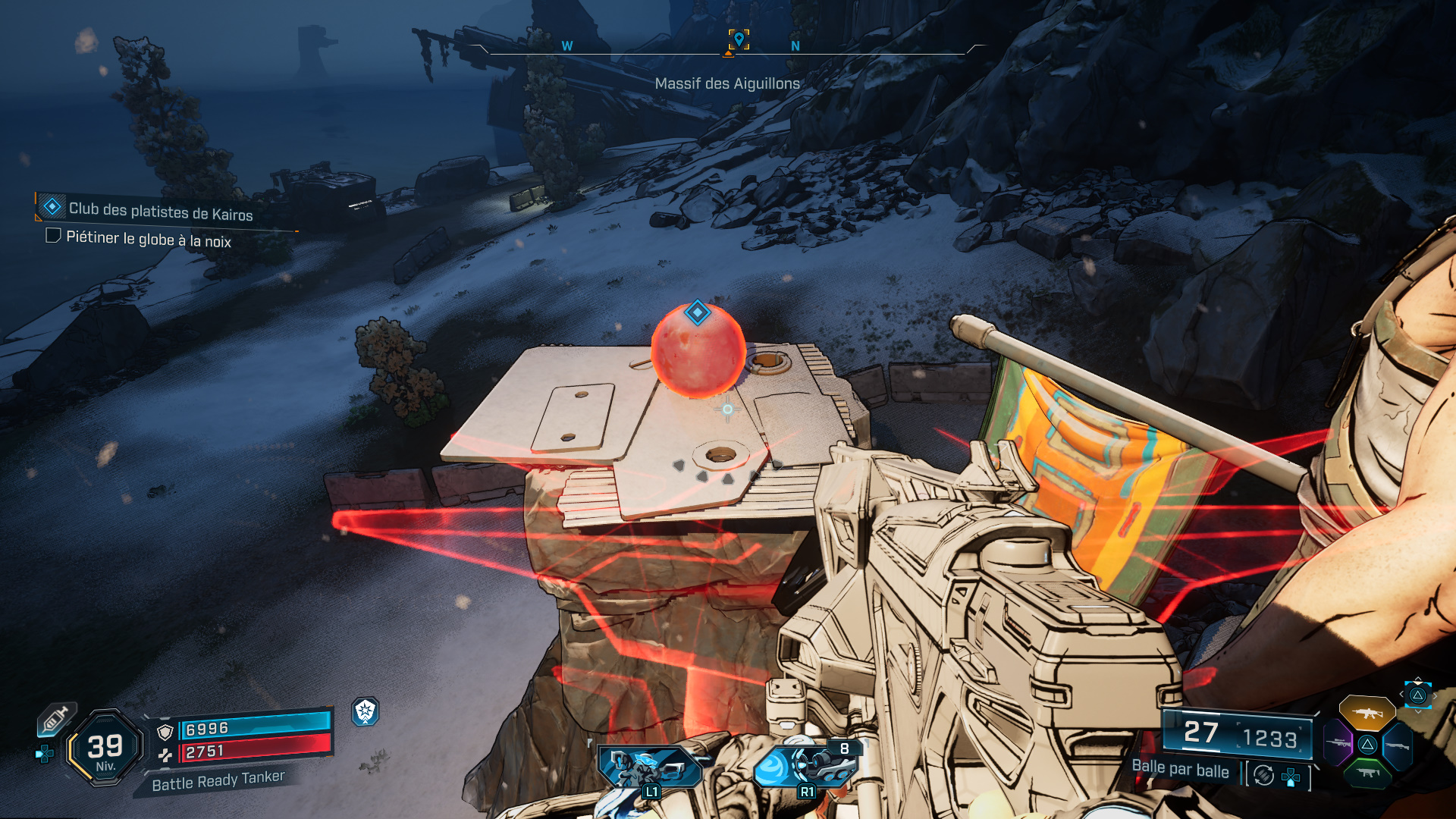
Task: Select the blue shield buff status icon
Action: (366, 711)
